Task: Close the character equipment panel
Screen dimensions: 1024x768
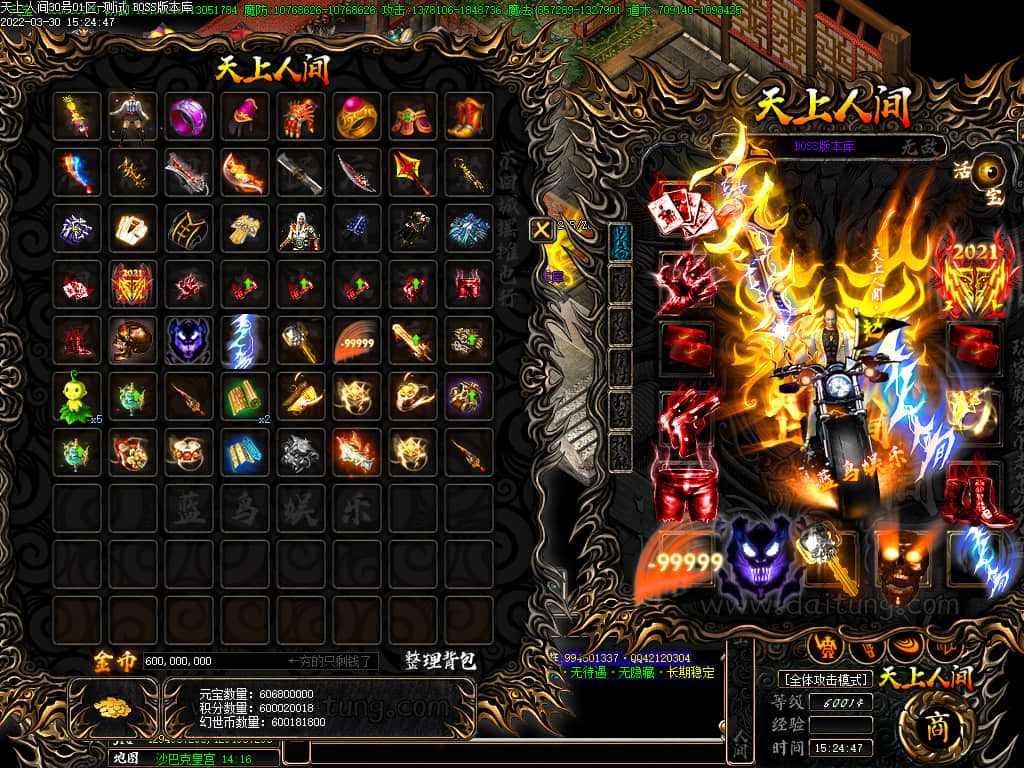Action: [x=541, y=229]
